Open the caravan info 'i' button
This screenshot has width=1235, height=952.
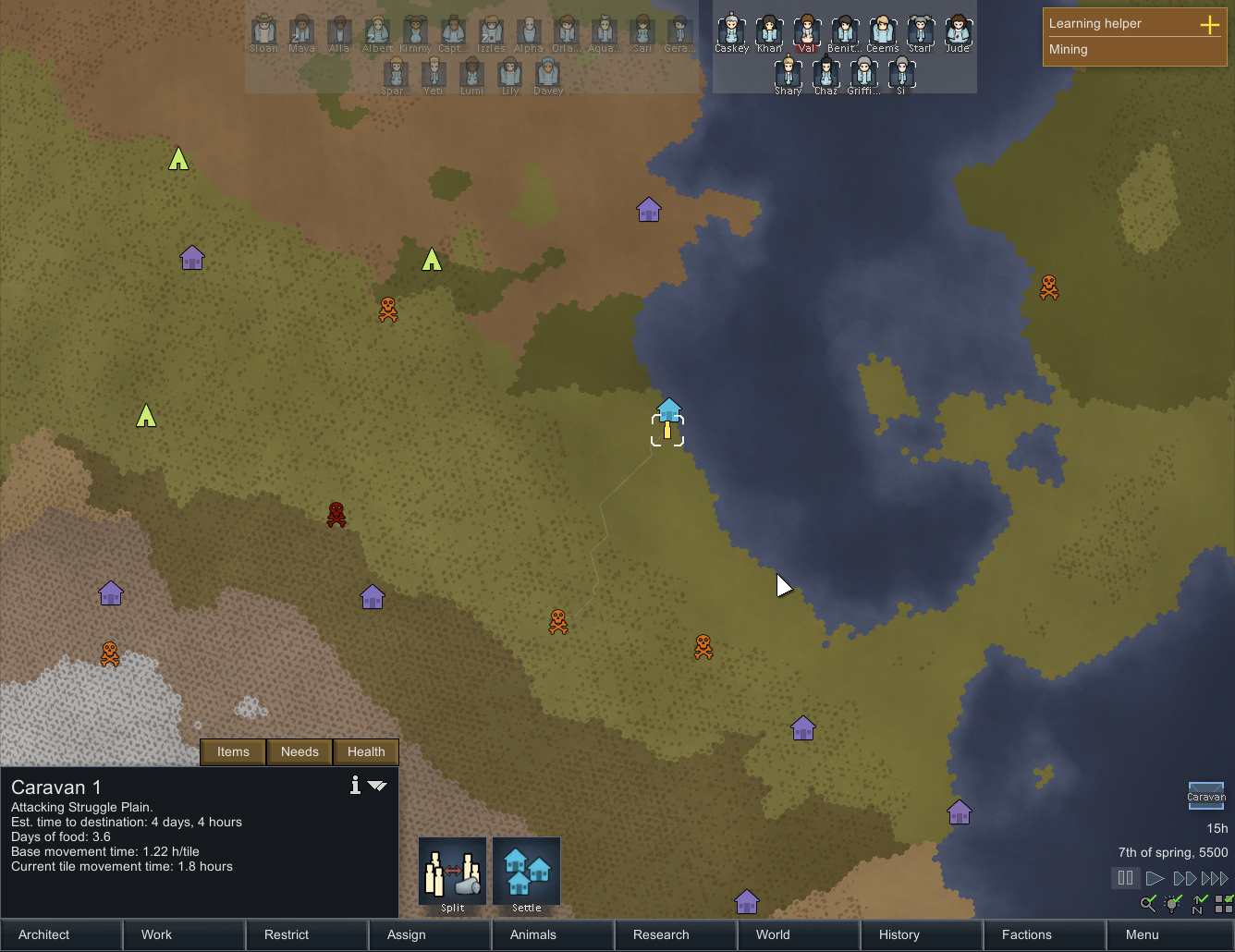pos(355,786)
